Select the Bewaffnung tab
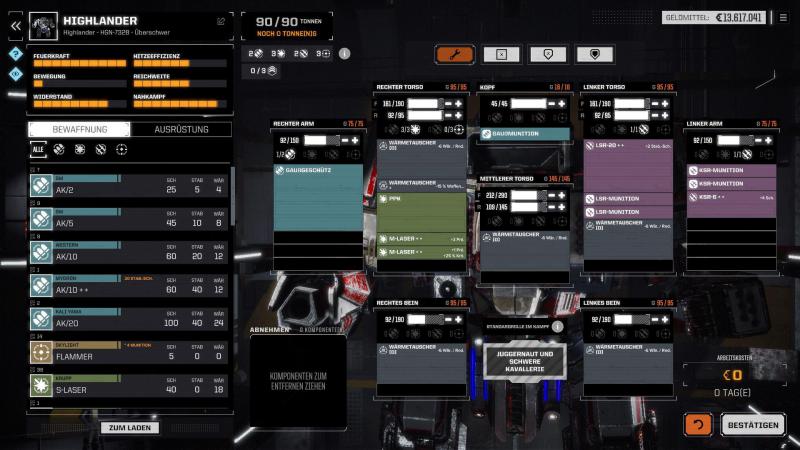The width and height of the screenshot is (800, 450). pos(79,130)
